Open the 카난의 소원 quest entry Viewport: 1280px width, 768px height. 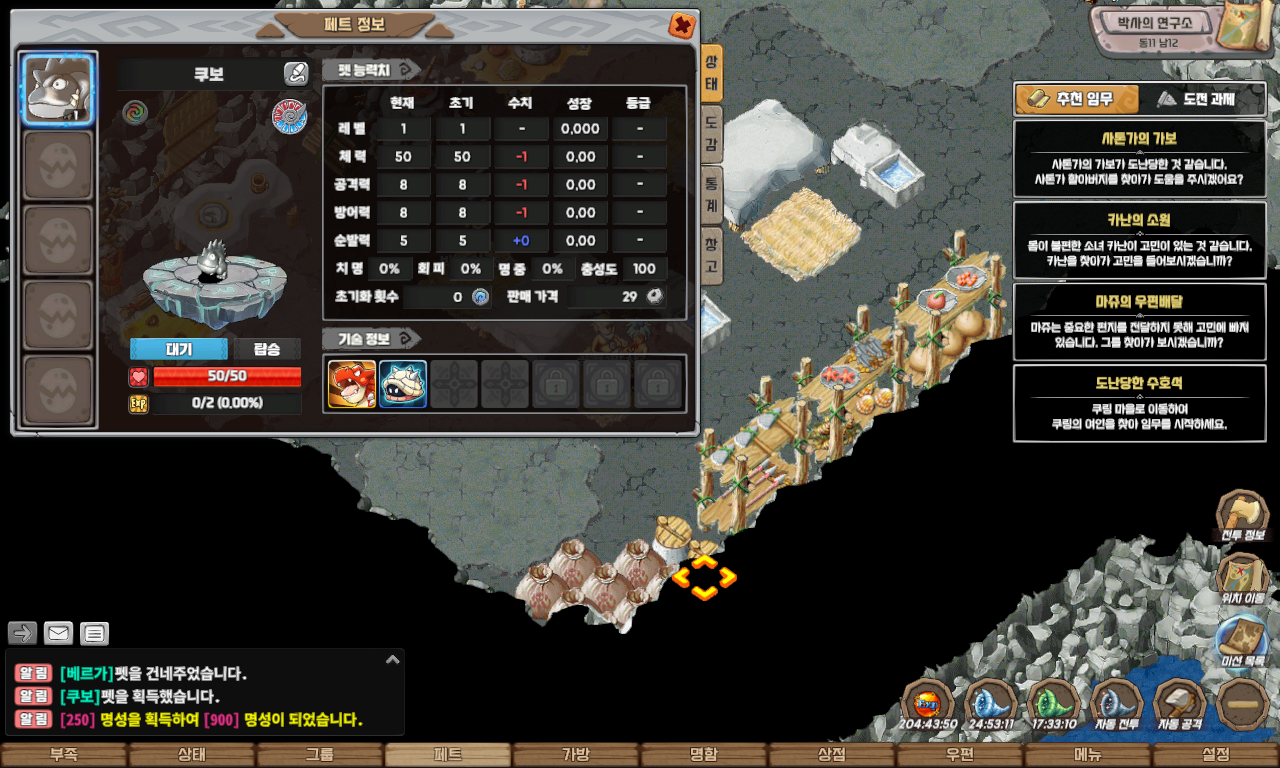[x=1139, y=240]
